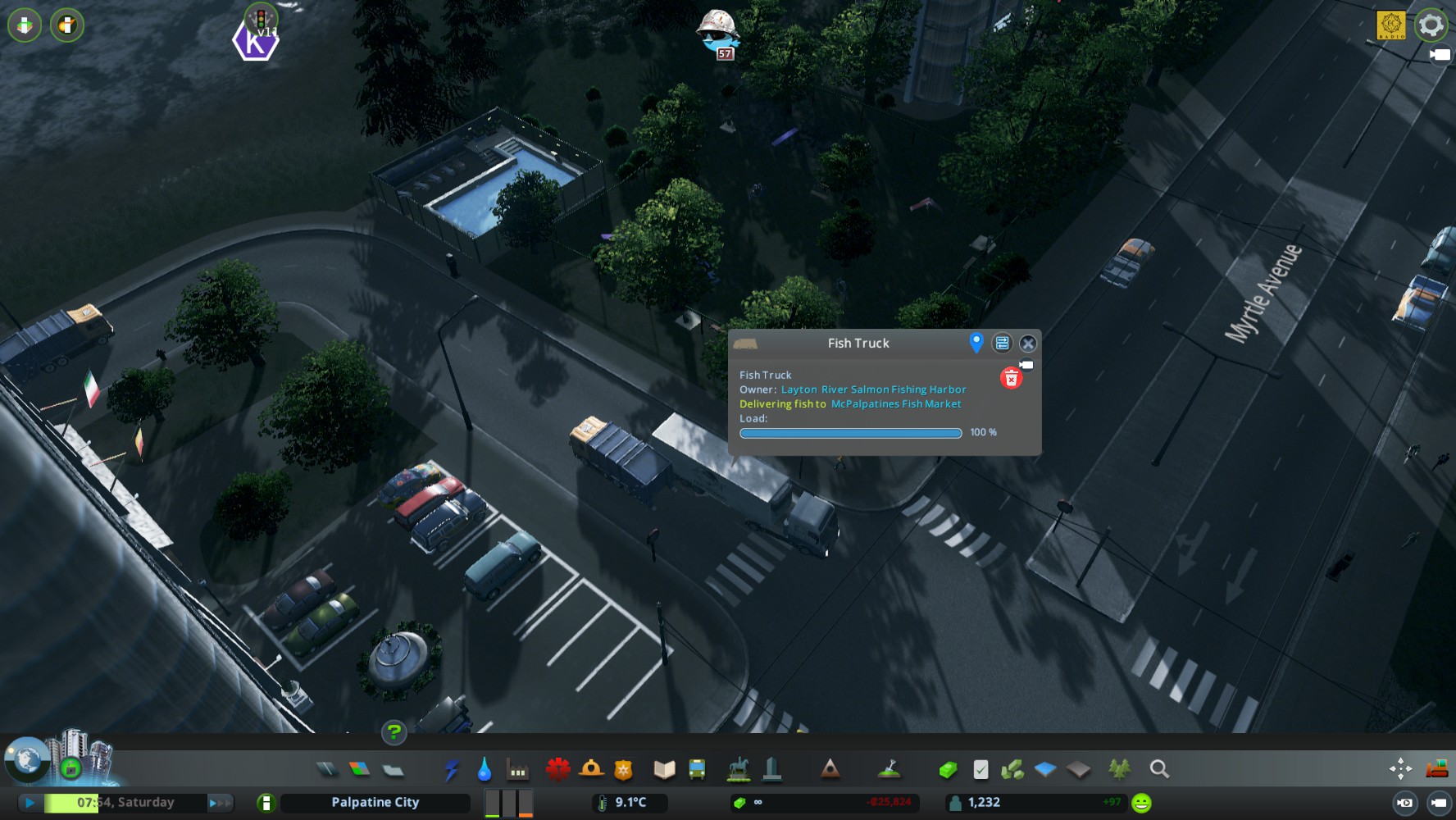The image size is (1456, 820).
Task: Open the Public Transport bus menu
Action: [x=697, y=769]
